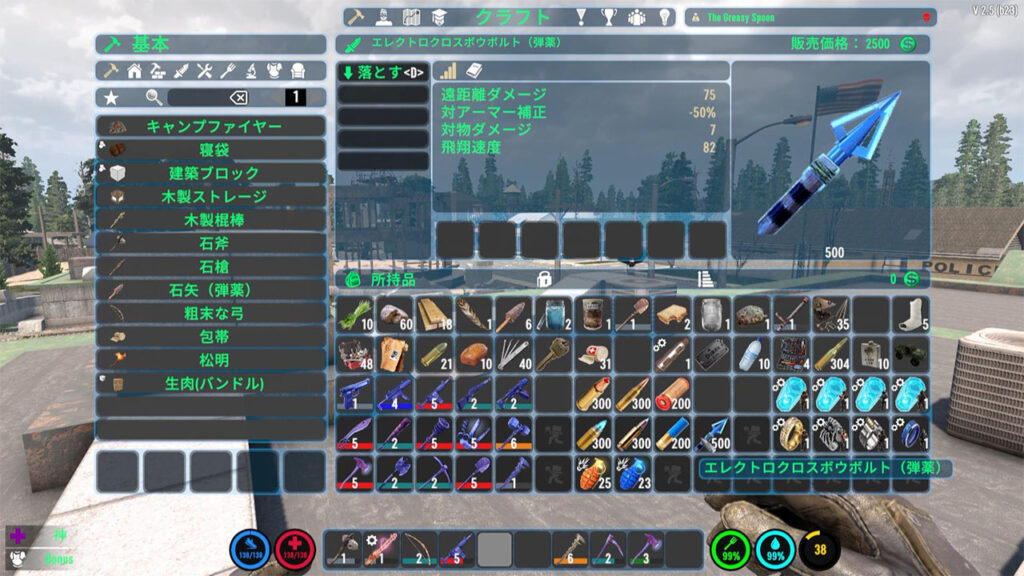This screenshot has height=576, width=1024.
Task: Choose the 寝袋 (bedroll) recipe
Action: [x=211, y=149]
